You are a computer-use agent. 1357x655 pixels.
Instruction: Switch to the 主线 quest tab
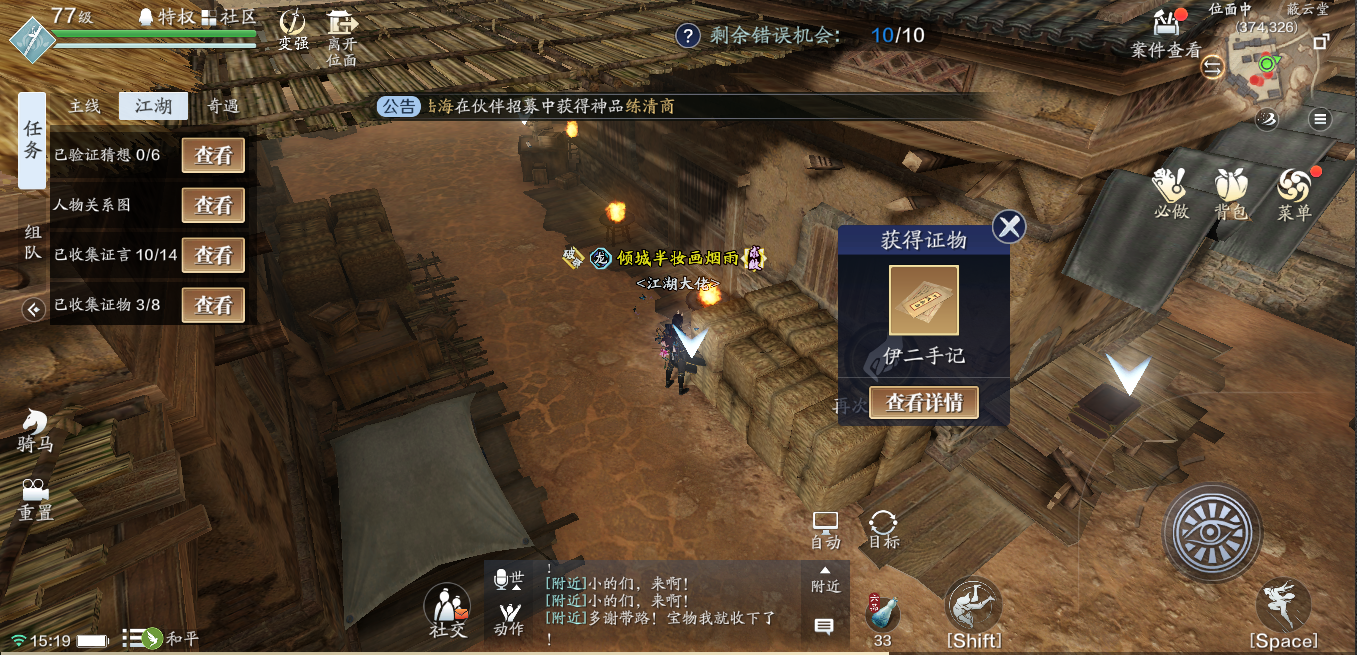84,106
